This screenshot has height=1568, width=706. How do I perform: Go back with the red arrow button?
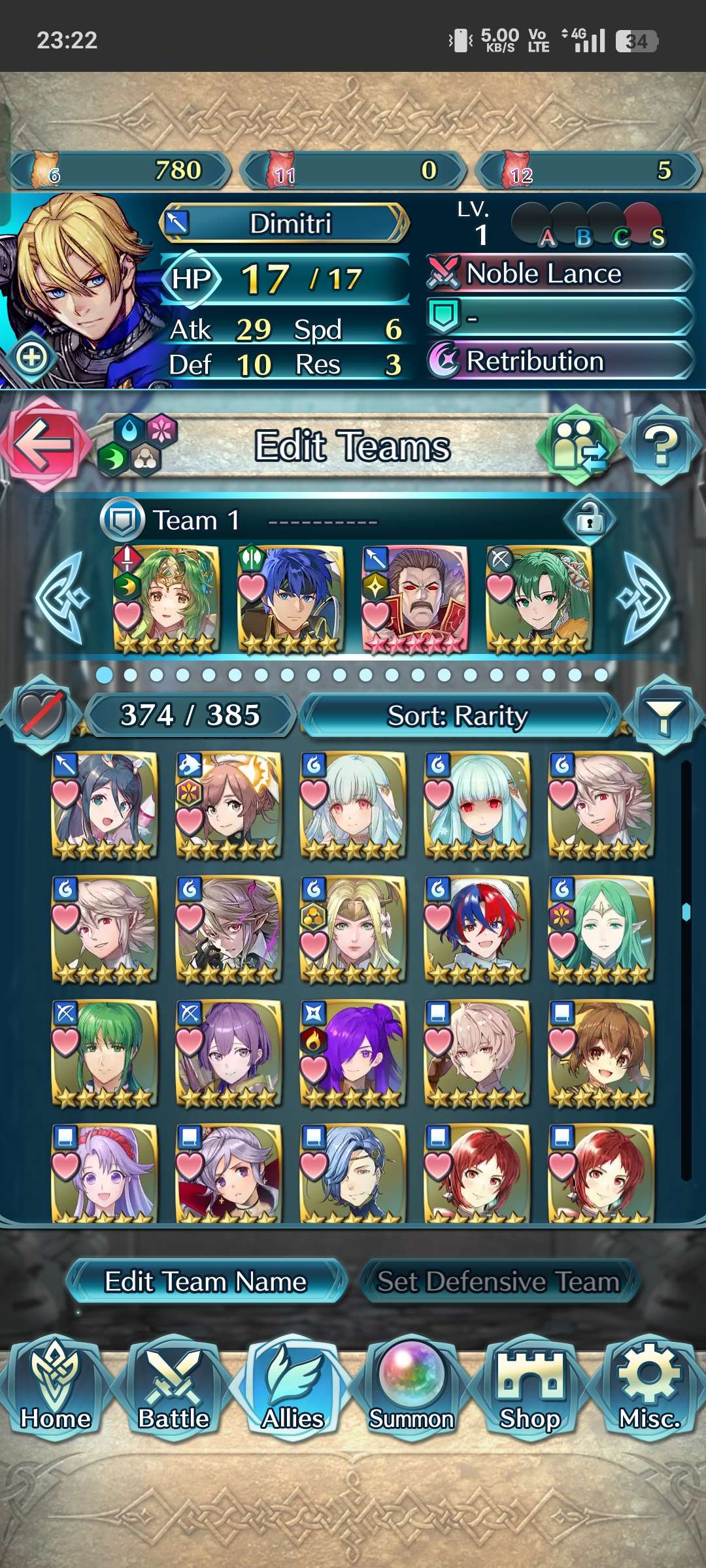[x=43, y=444]
